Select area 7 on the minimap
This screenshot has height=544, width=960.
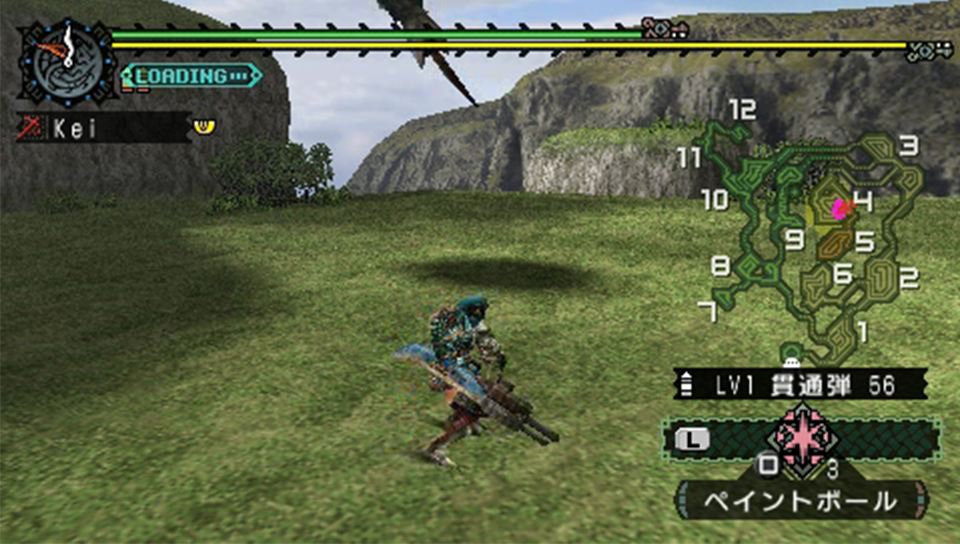pyautogui.click(x=708, y=313)
